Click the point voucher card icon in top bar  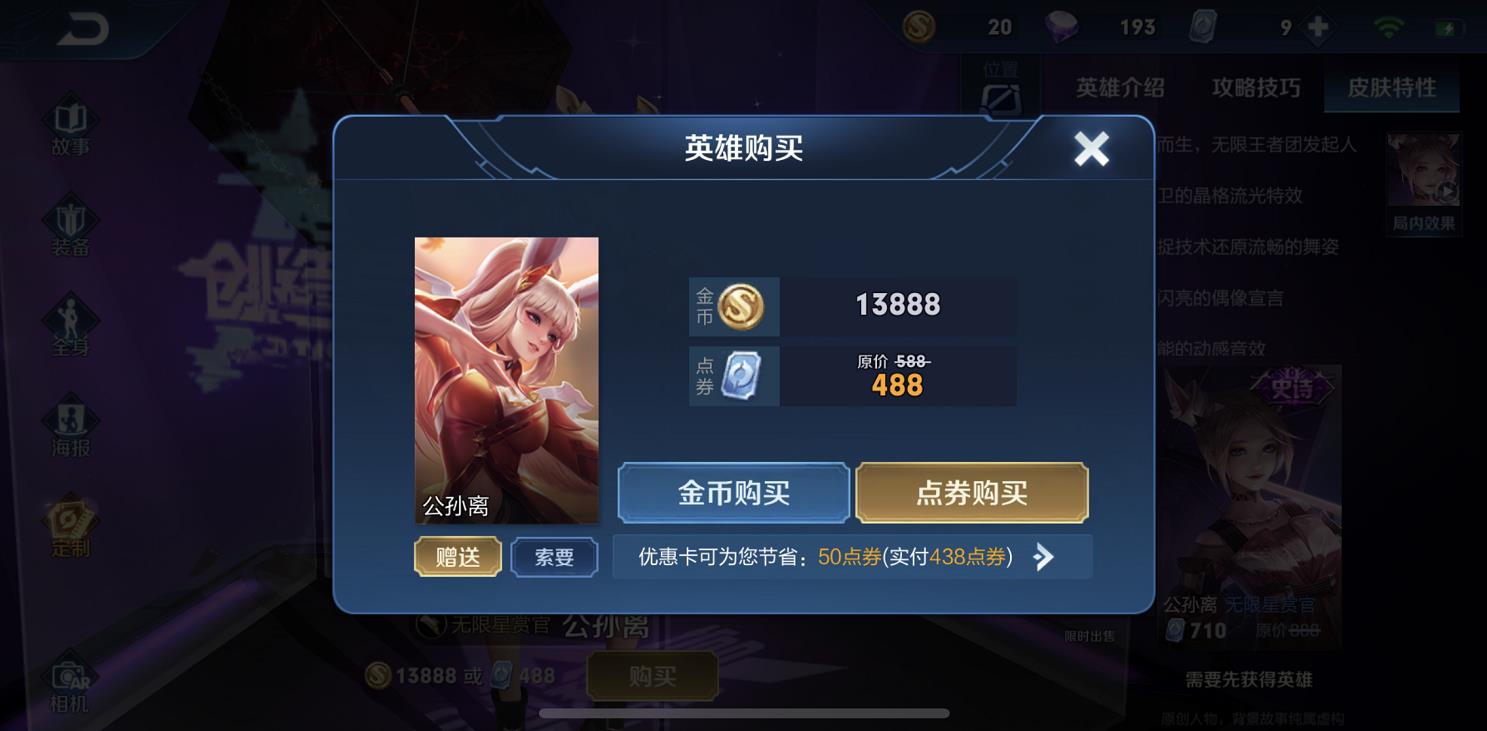[1204, 26]
